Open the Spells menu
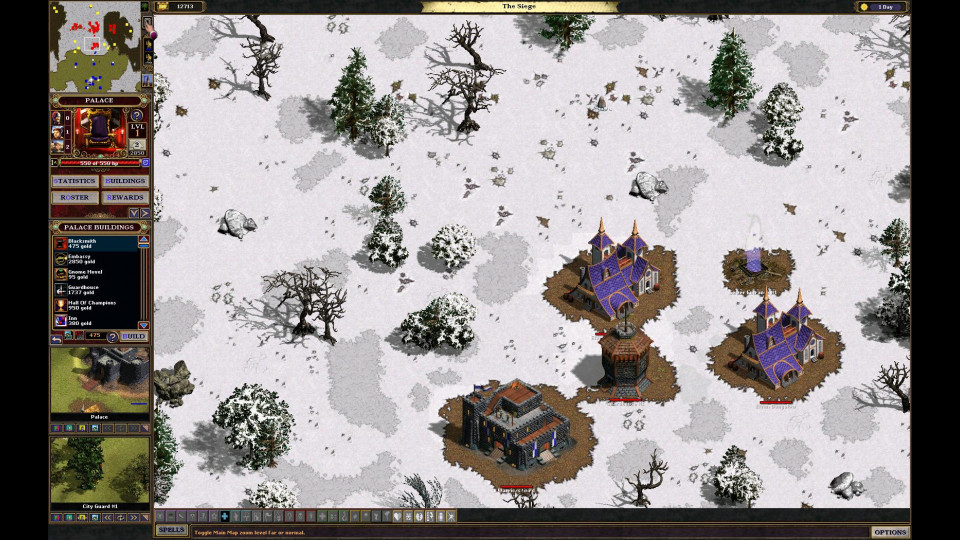The width and height of the screenshot is (960, 540). (171, 530)
